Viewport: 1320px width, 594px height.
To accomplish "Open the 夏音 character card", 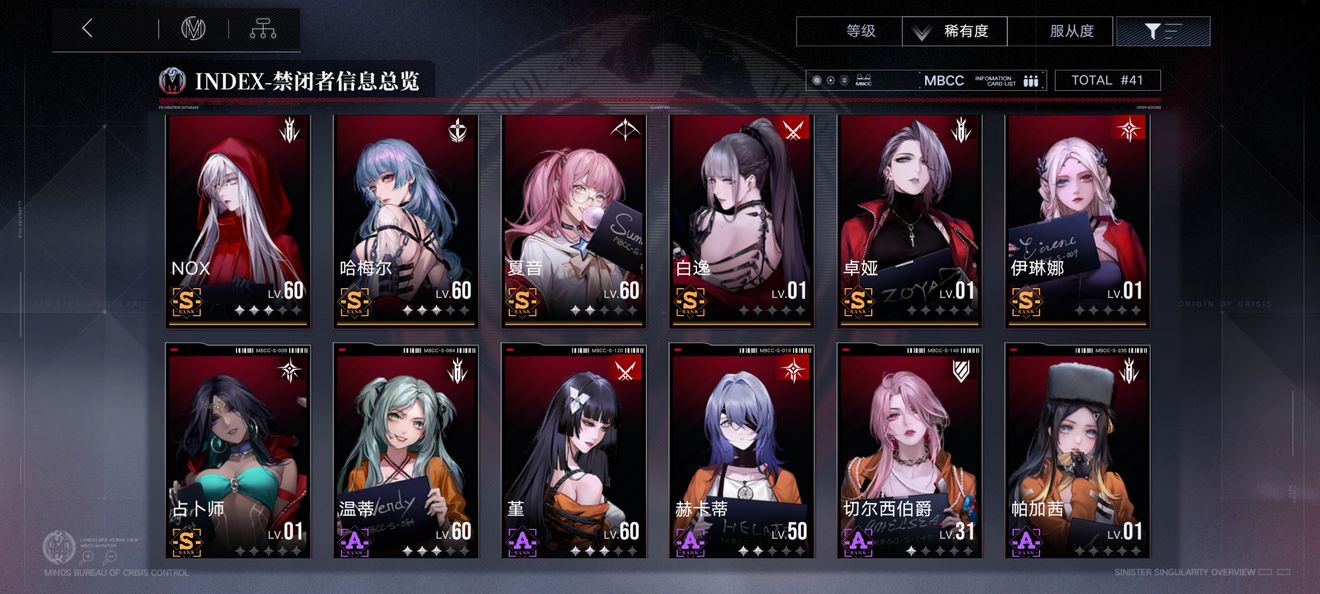I will pos(574,220).
